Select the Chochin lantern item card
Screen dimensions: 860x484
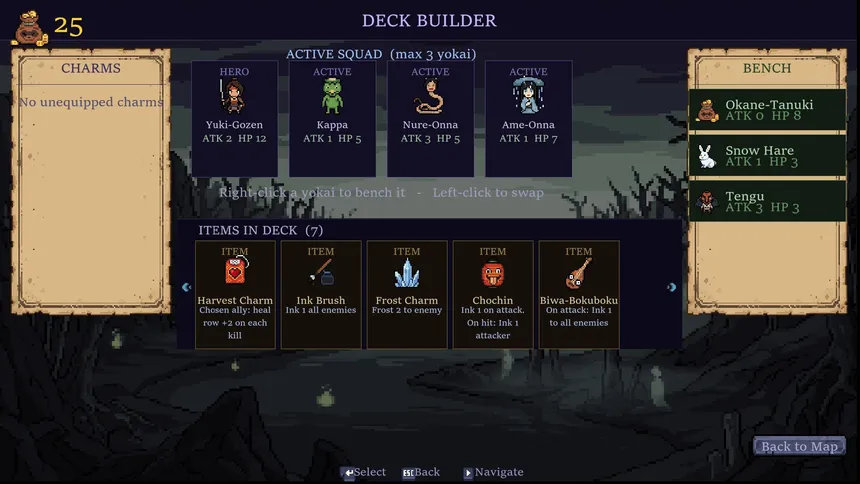[493, 294]
